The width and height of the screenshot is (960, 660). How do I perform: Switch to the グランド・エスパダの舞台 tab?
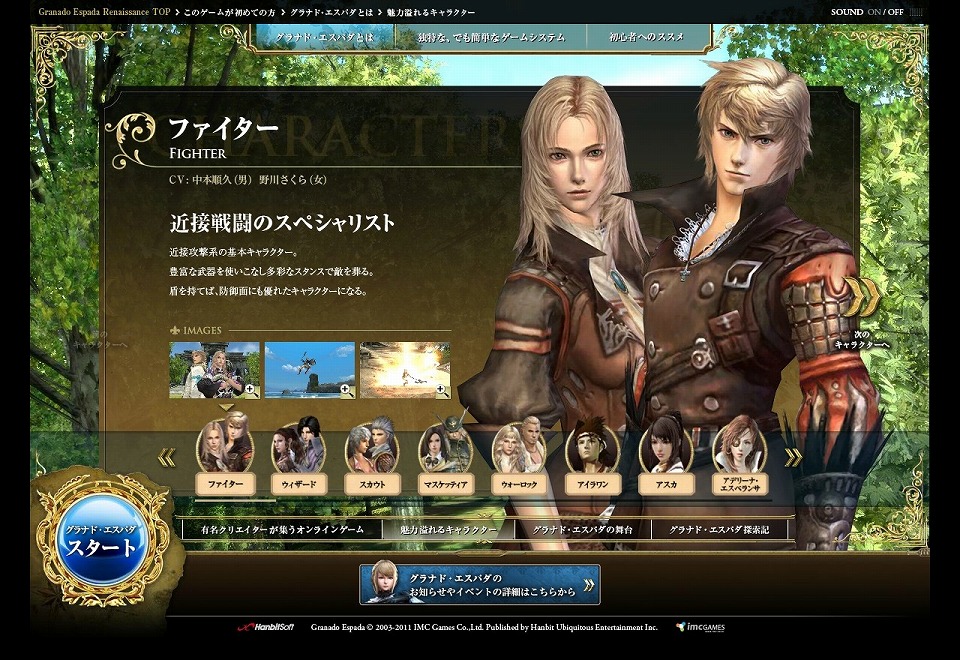582,529
